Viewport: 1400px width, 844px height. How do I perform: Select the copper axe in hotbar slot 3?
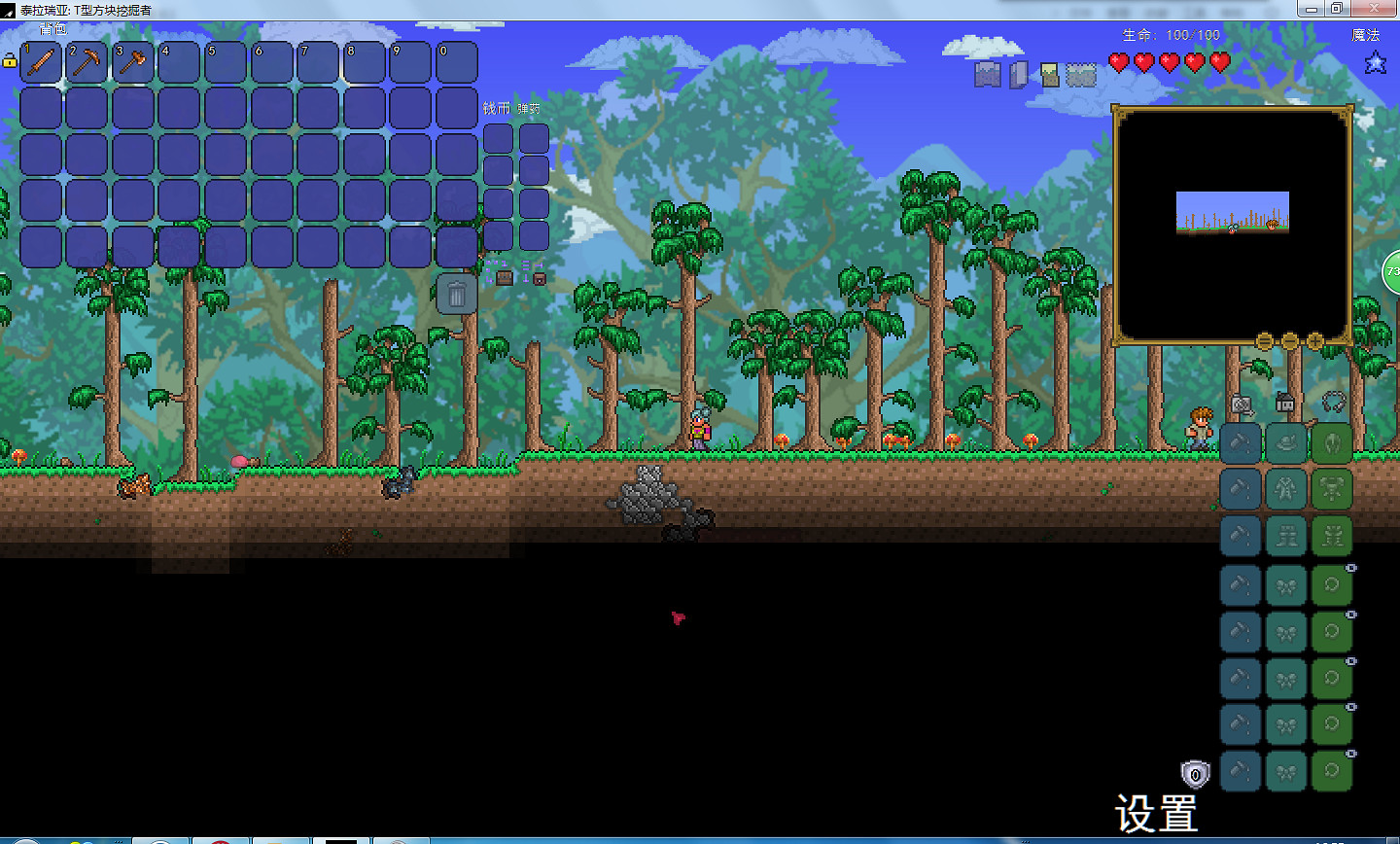pos(133,60)
